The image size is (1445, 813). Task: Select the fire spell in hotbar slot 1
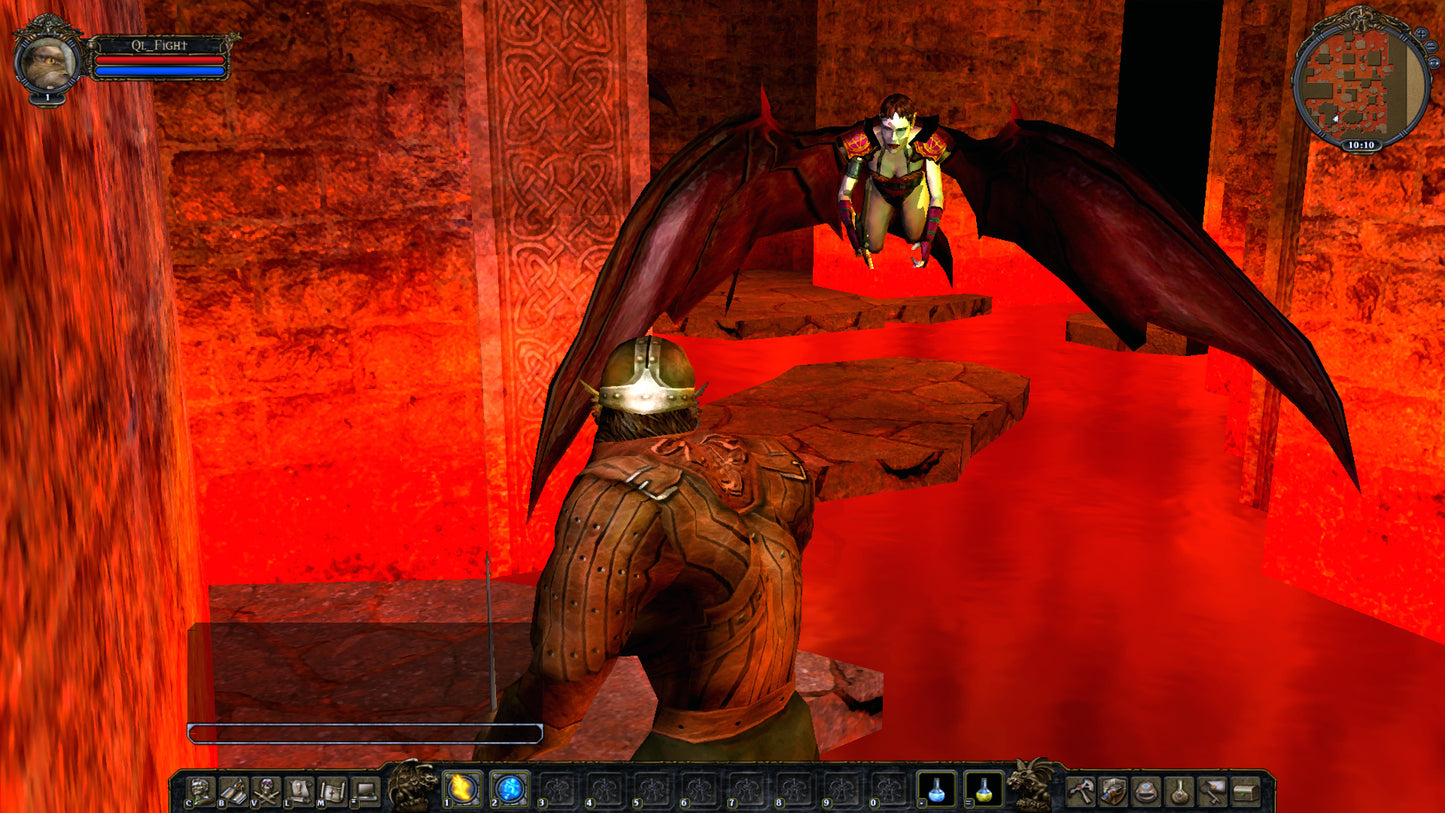(463, 790)
